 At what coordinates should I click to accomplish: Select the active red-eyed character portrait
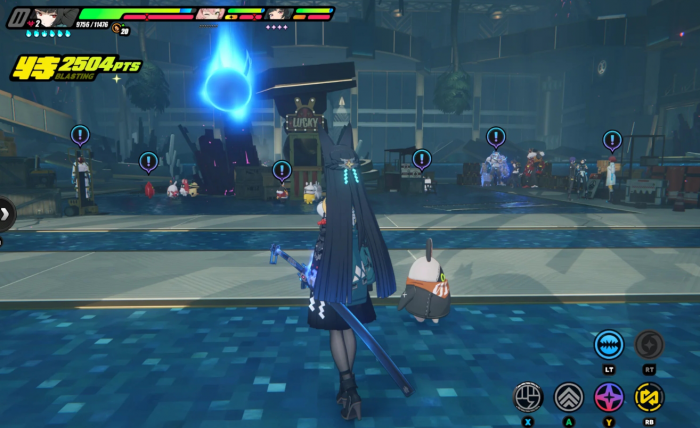click(55, 17)
